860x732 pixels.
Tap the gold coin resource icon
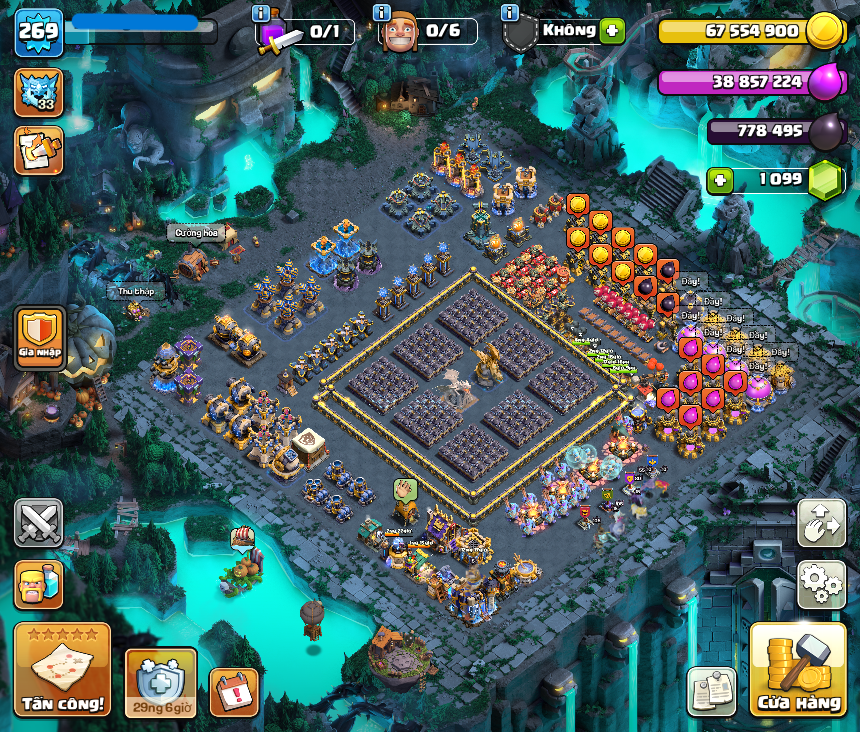click(x=824, y=30)
